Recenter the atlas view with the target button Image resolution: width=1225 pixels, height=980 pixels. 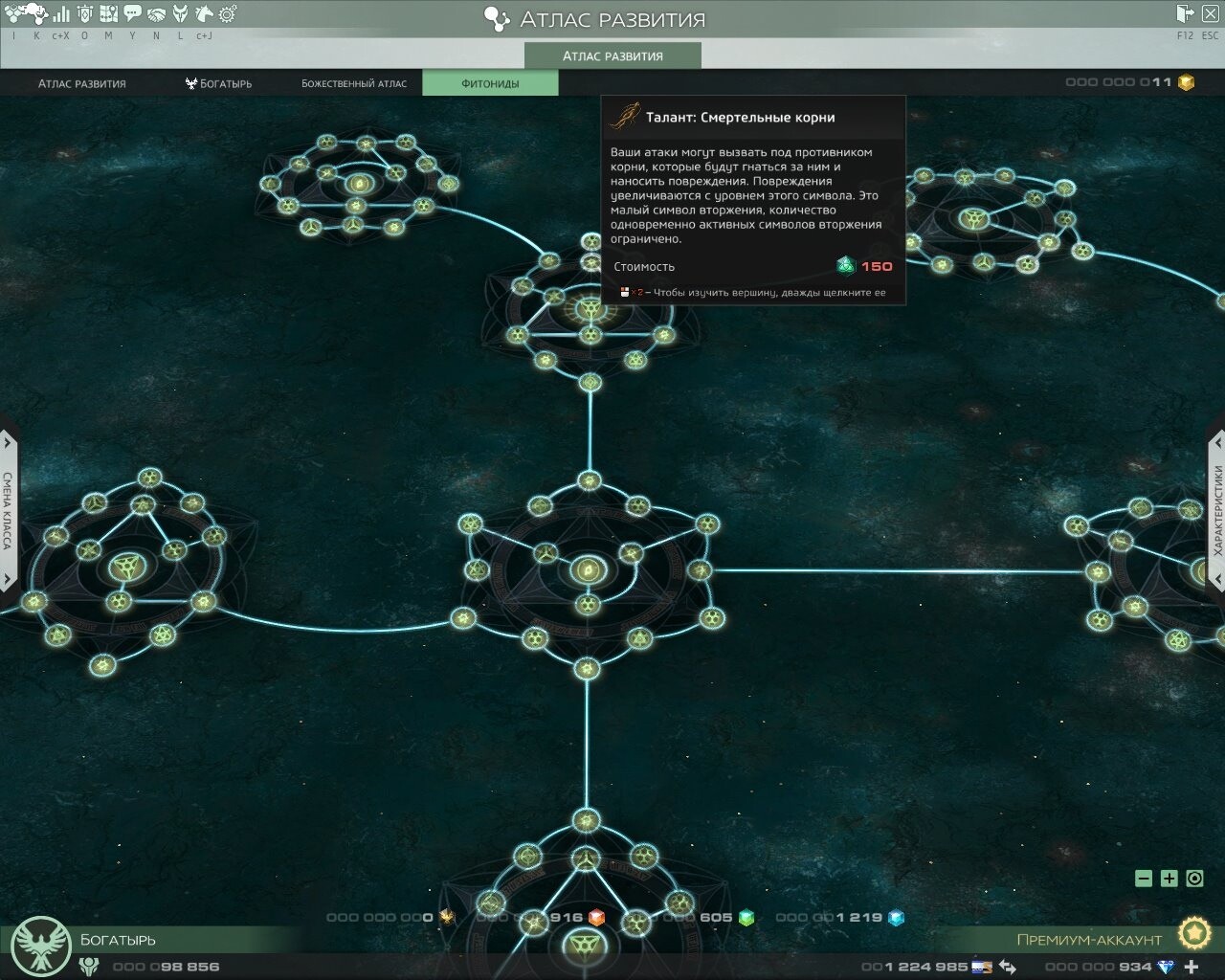1194,879
